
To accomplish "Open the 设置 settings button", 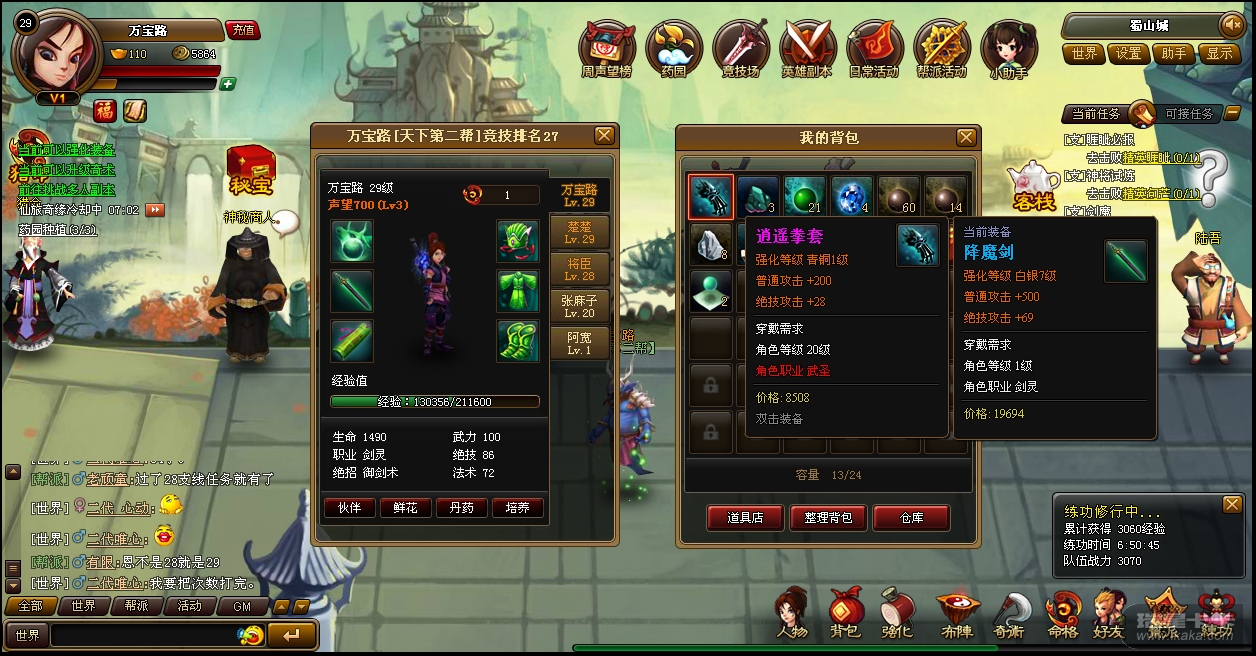I will (x=1129, y=54).
